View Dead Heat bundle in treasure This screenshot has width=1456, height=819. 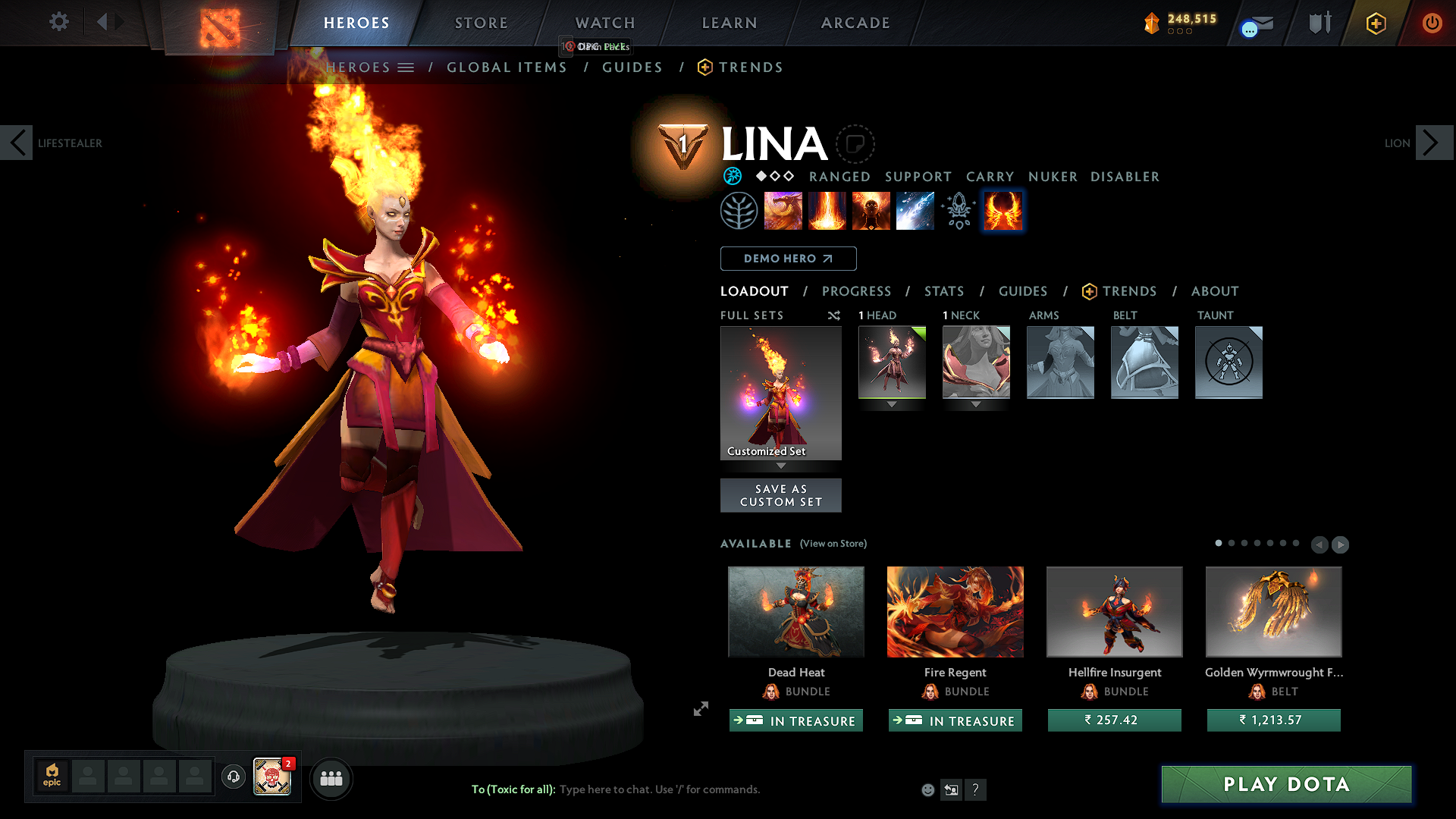point(795,720)
